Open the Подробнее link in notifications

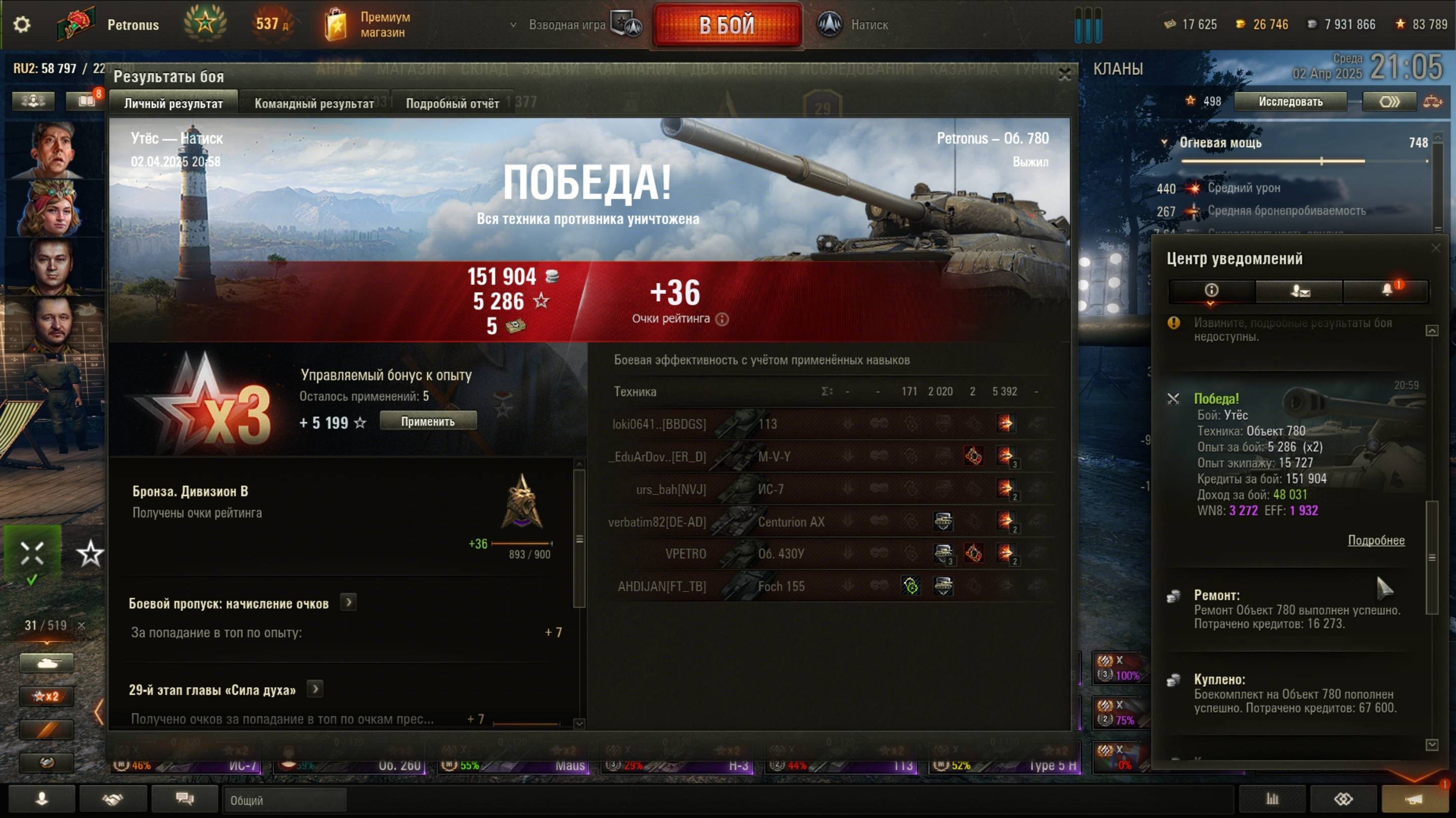(x=1376, y=540)
